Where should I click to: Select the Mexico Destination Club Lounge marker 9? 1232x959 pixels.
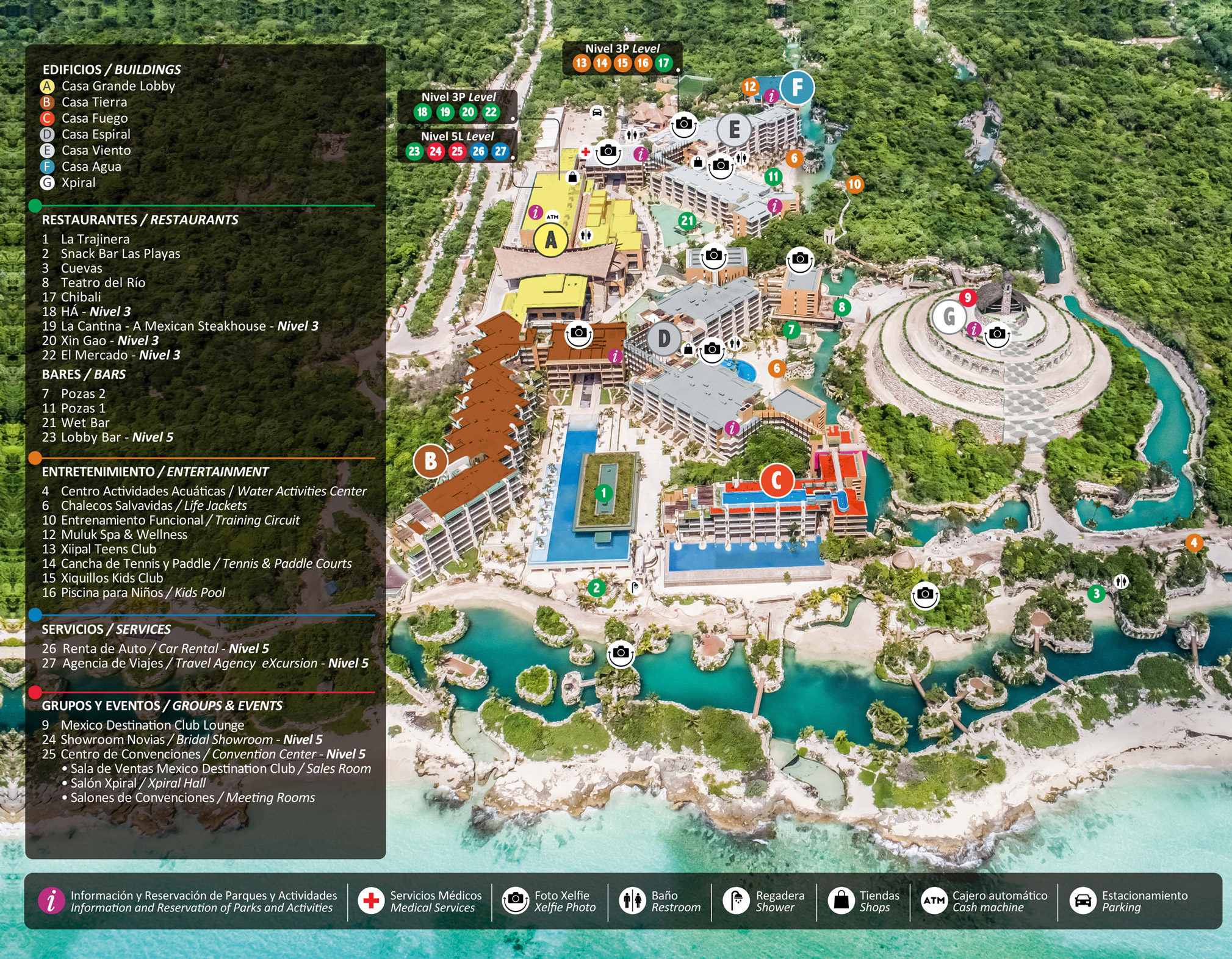(967, 298)
